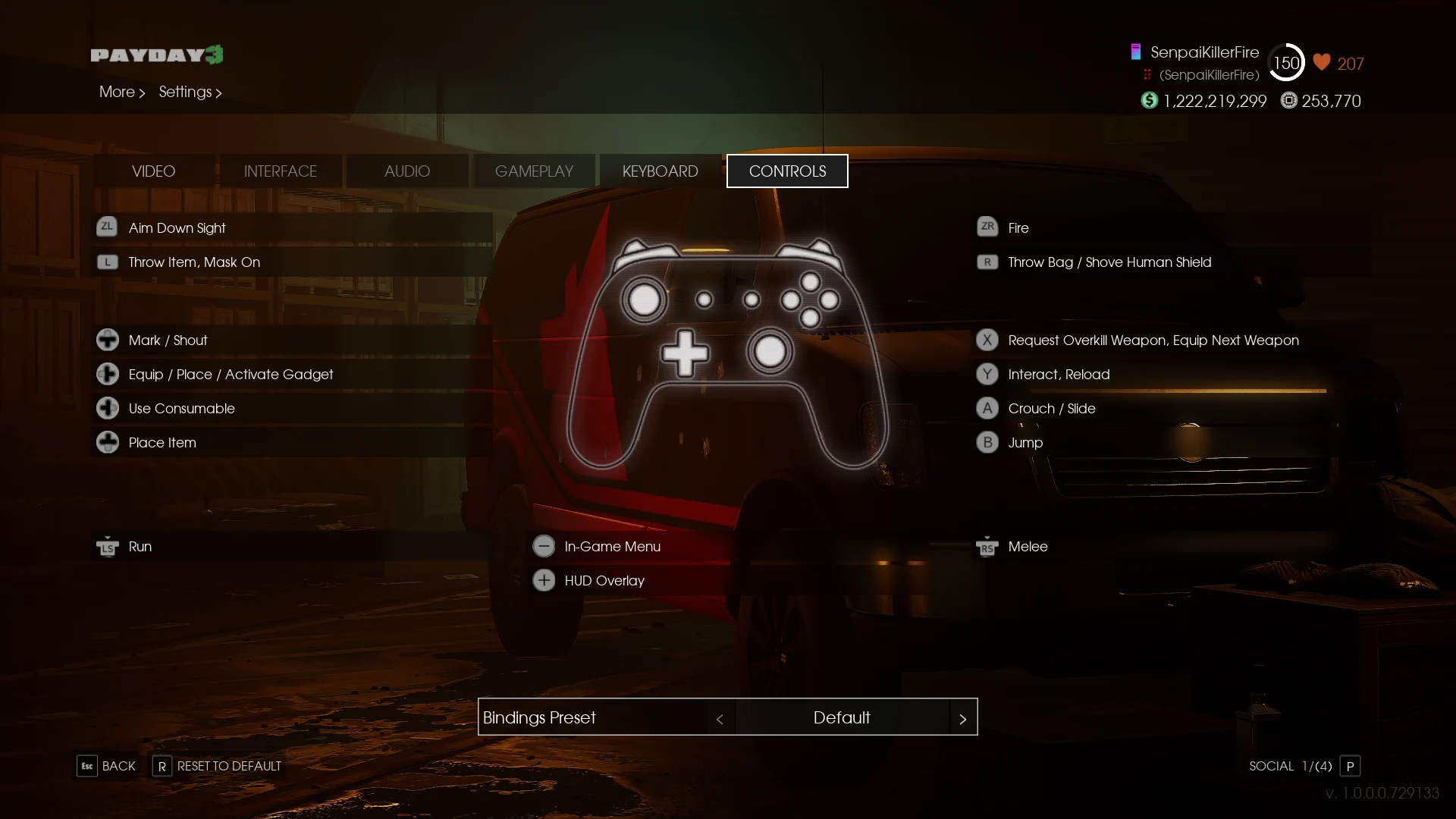Select the X Request Overkill Weapon icon

coord(987,340)
